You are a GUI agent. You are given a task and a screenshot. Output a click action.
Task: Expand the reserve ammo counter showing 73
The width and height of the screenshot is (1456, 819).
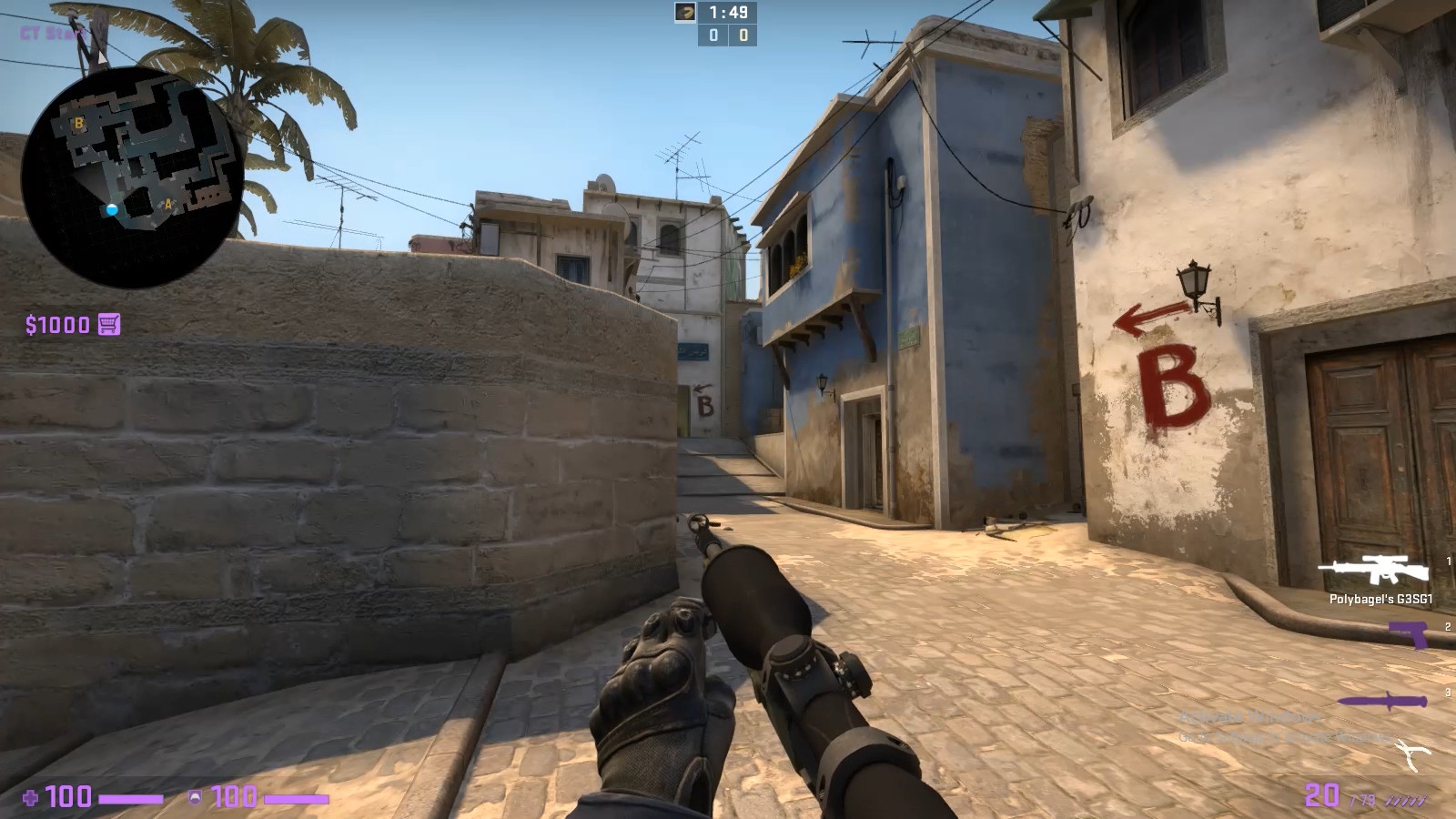coord(1364,799)
